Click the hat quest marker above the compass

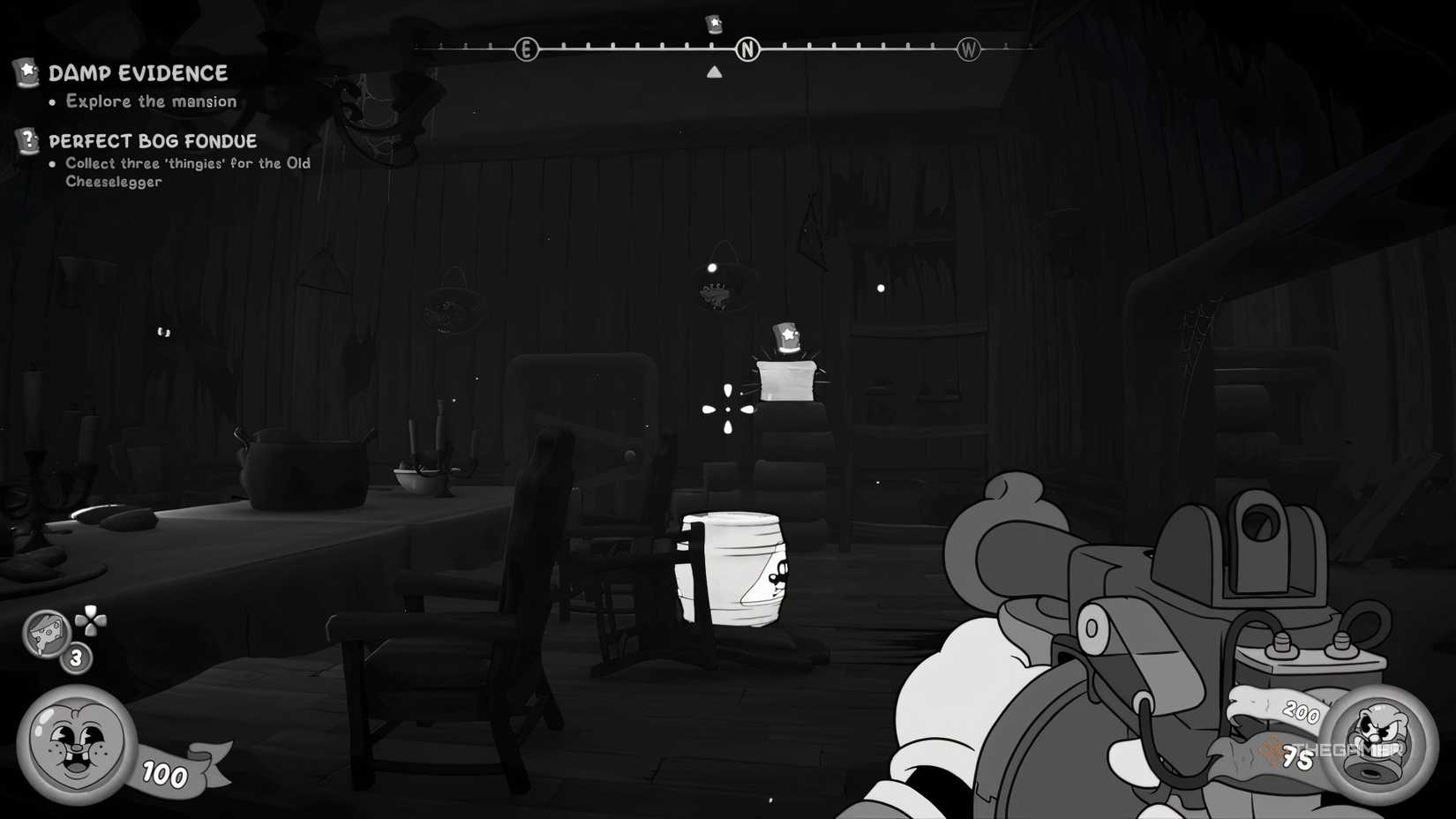[713, 24]
